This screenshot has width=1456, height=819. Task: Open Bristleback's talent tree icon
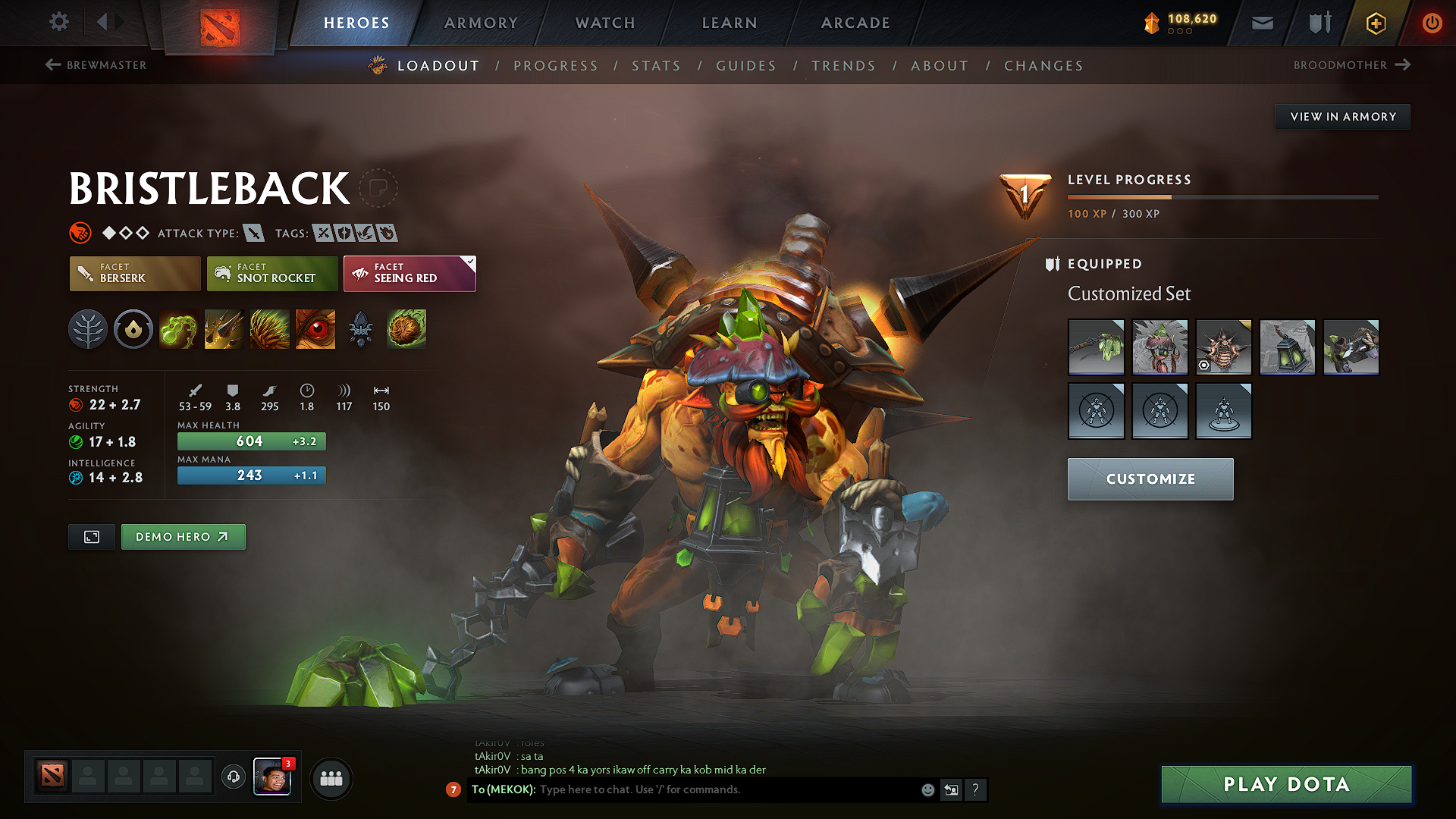88,329
